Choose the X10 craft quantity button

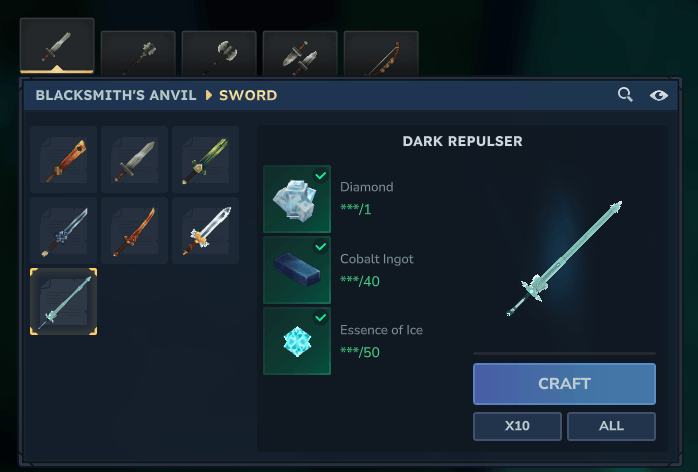517,426
